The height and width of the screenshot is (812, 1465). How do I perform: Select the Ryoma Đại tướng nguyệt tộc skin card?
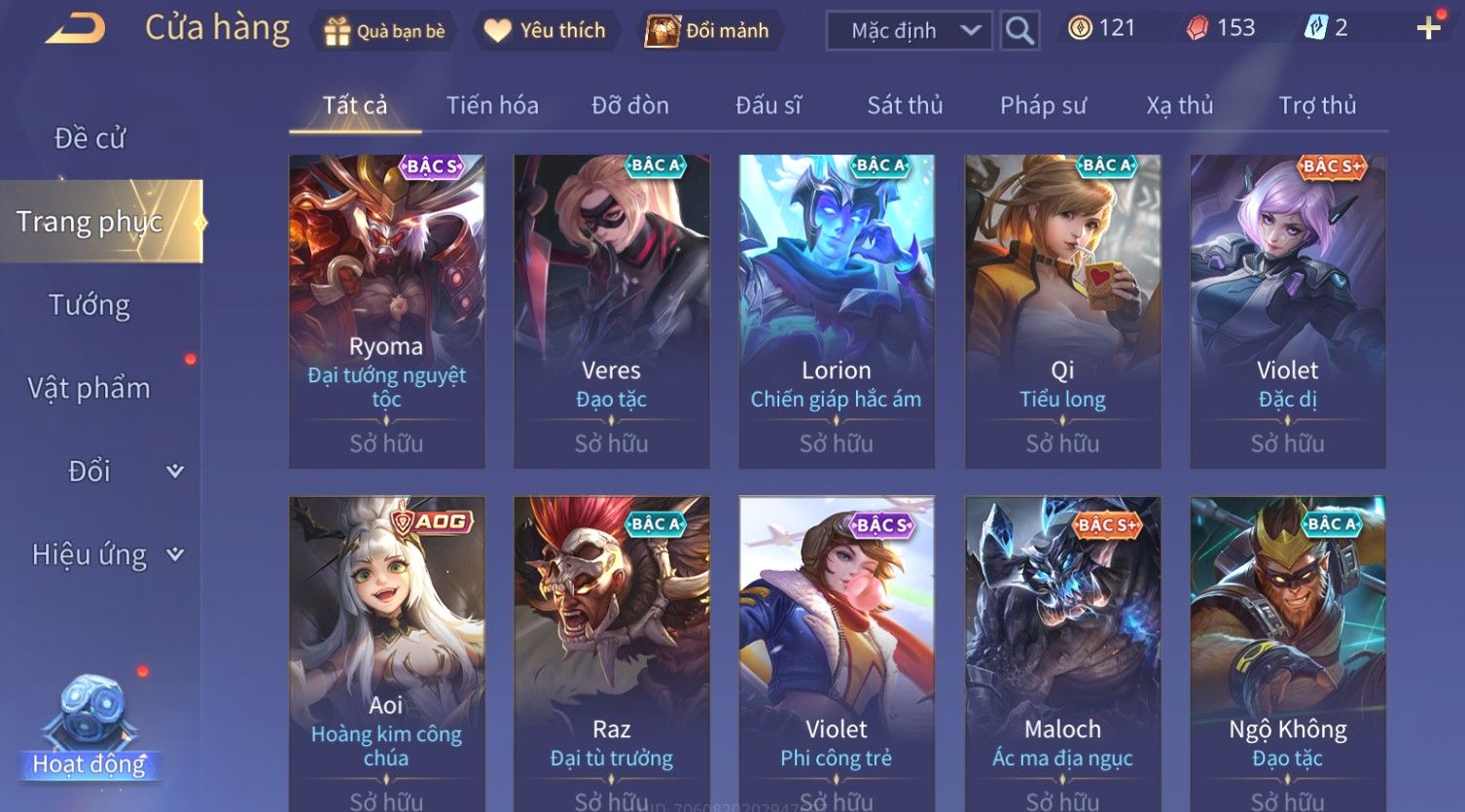[386, 311]
